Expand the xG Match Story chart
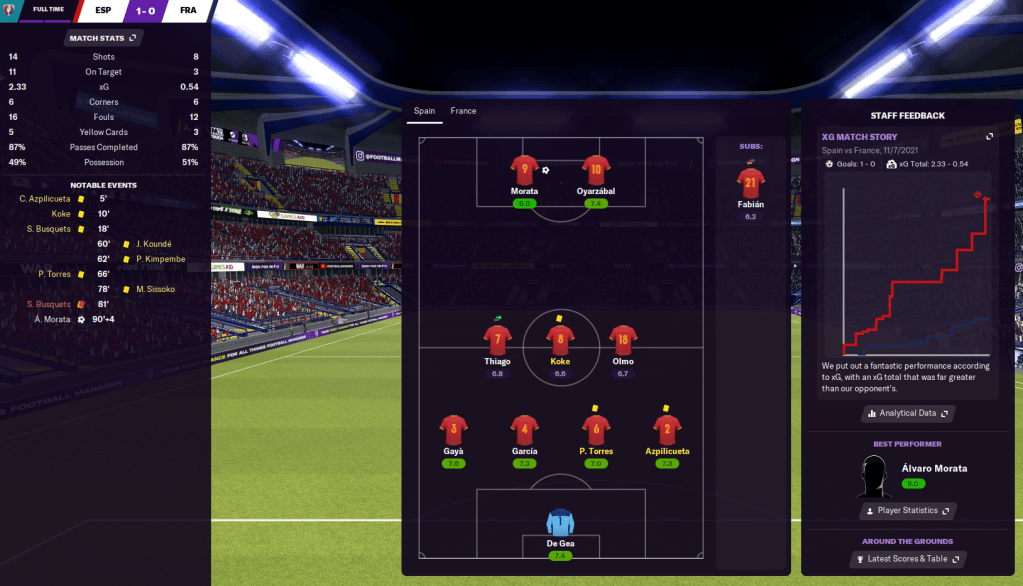The height and width of the screenshot is (586, 1023). pyautogui.click(x=989, y=137)
